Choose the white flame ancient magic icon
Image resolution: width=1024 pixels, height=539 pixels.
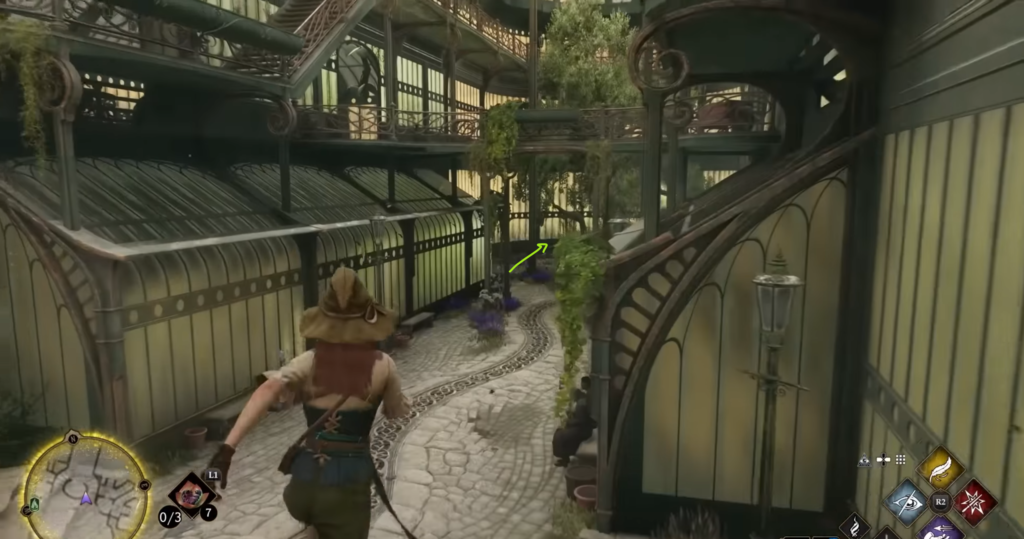tap(854, 526)
